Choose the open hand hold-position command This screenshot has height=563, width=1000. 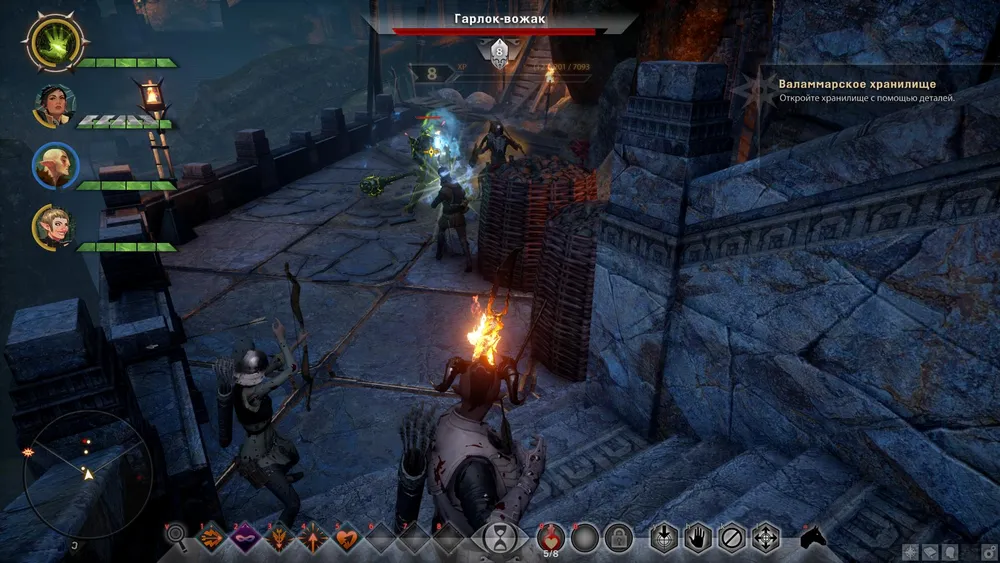click(x=697, y=538)
